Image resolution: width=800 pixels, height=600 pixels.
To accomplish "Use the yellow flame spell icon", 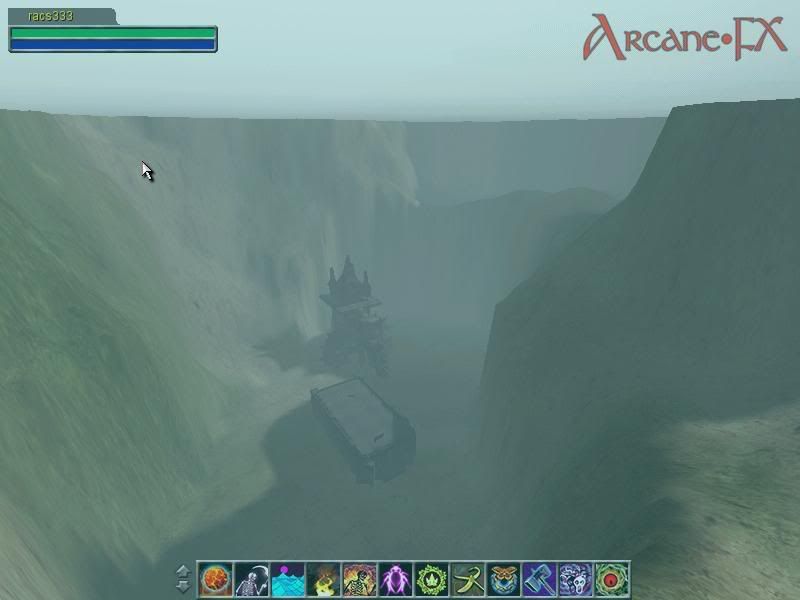I will (x=323, y=578).
